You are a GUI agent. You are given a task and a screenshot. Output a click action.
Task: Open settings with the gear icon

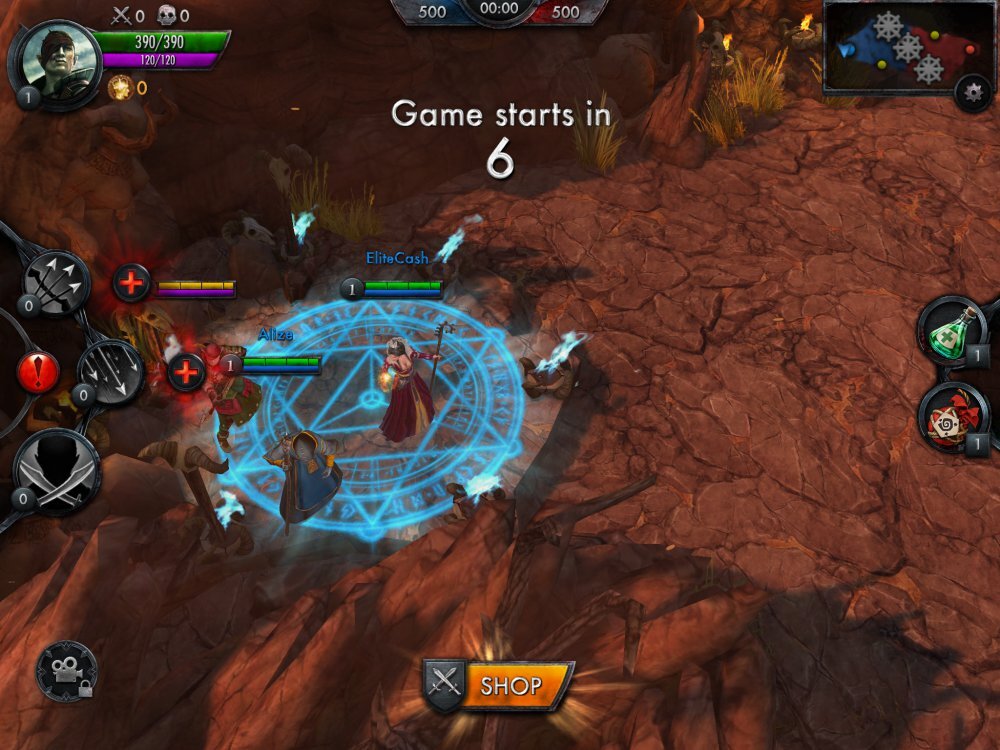tap(972, 92)
